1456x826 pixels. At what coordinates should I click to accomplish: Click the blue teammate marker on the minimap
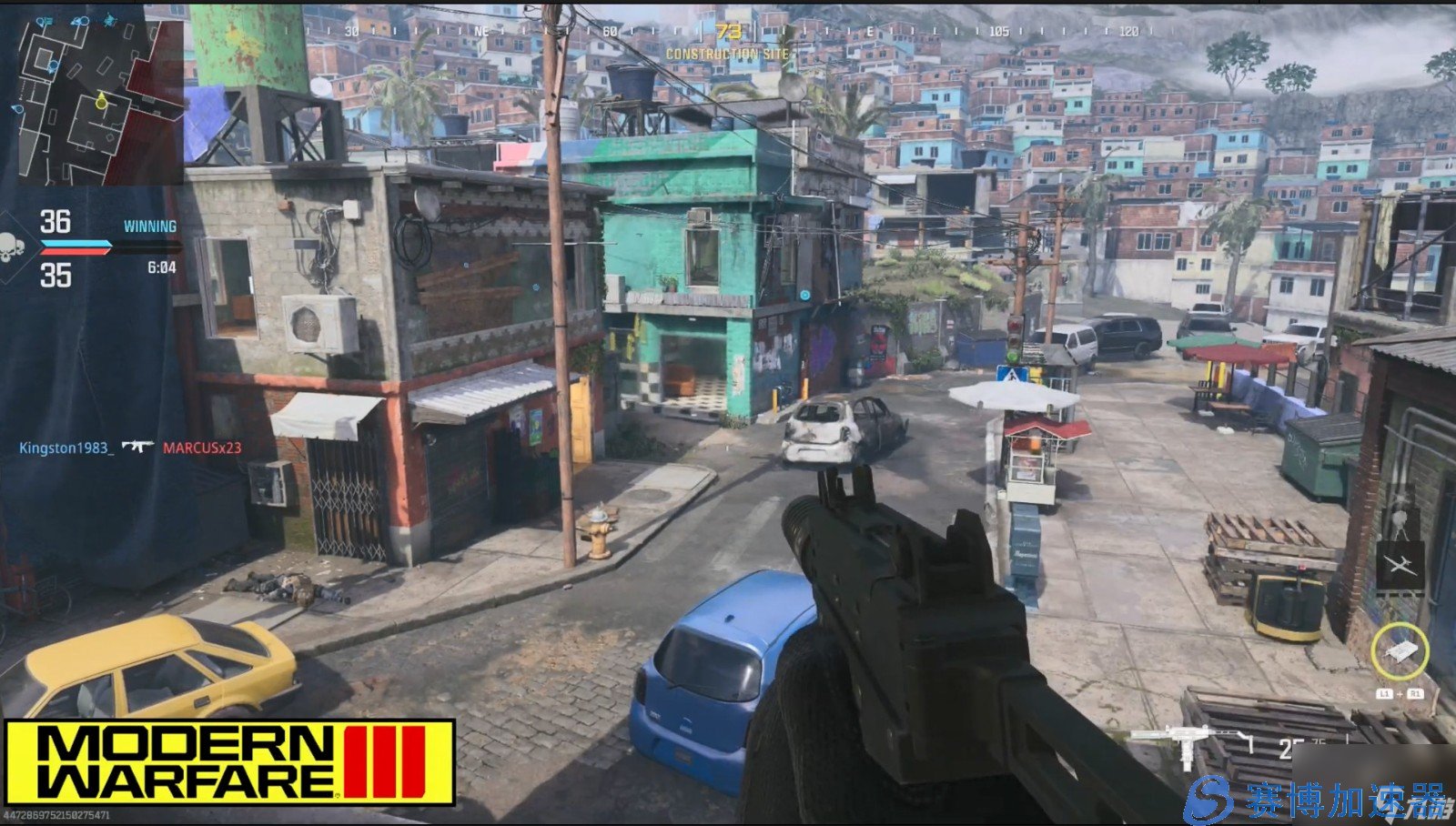click(53, 66)
